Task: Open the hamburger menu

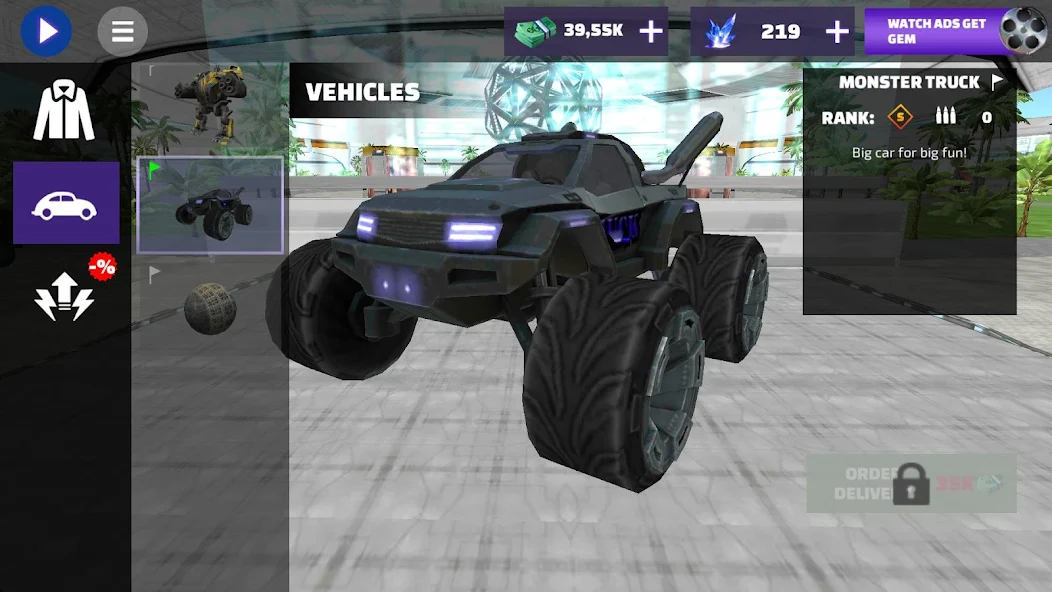Action: point(122,31)
